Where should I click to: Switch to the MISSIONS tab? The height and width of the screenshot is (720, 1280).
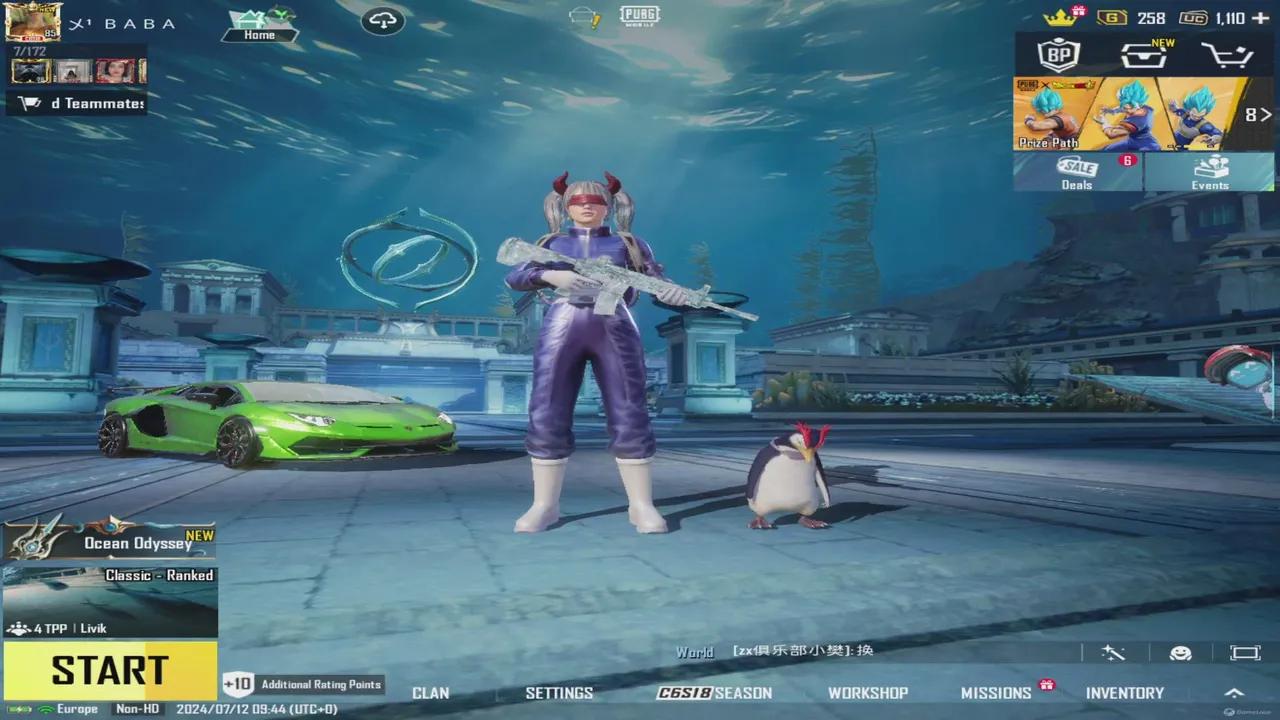[x=996, y=692]
